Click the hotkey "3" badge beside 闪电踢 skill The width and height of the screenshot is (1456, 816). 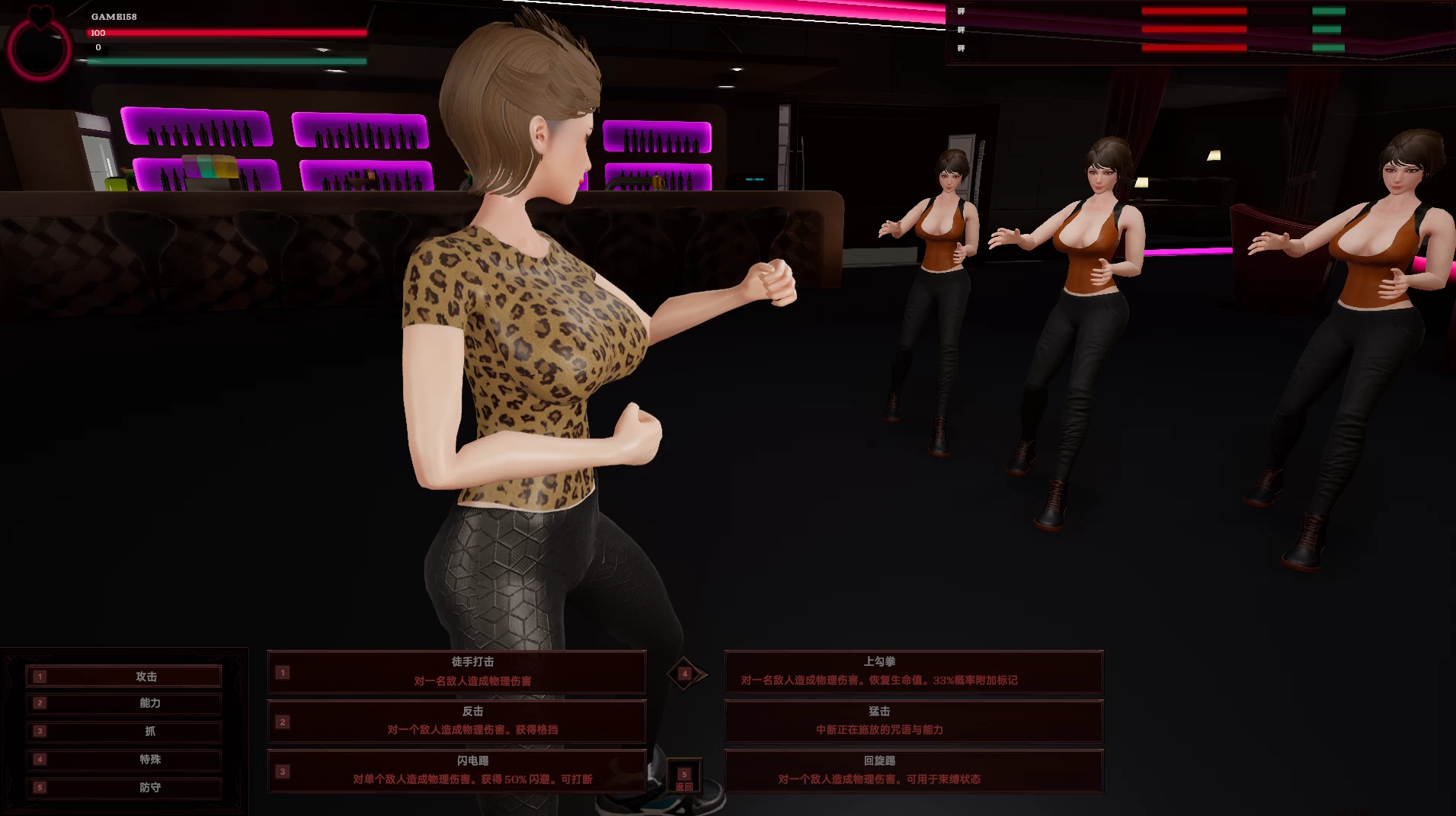click(283, 771)
